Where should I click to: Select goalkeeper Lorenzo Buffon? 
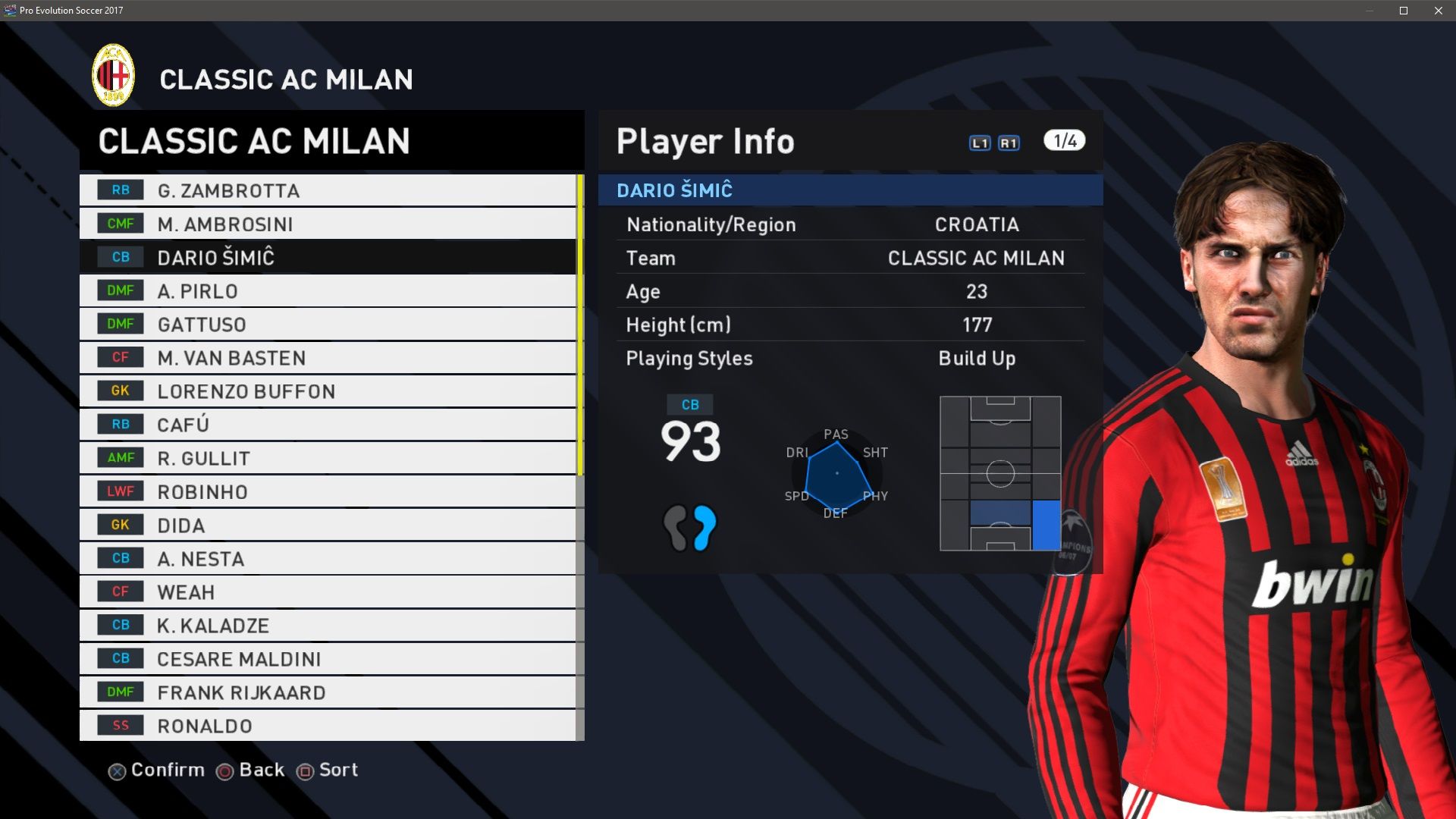[x=327, y=391]
